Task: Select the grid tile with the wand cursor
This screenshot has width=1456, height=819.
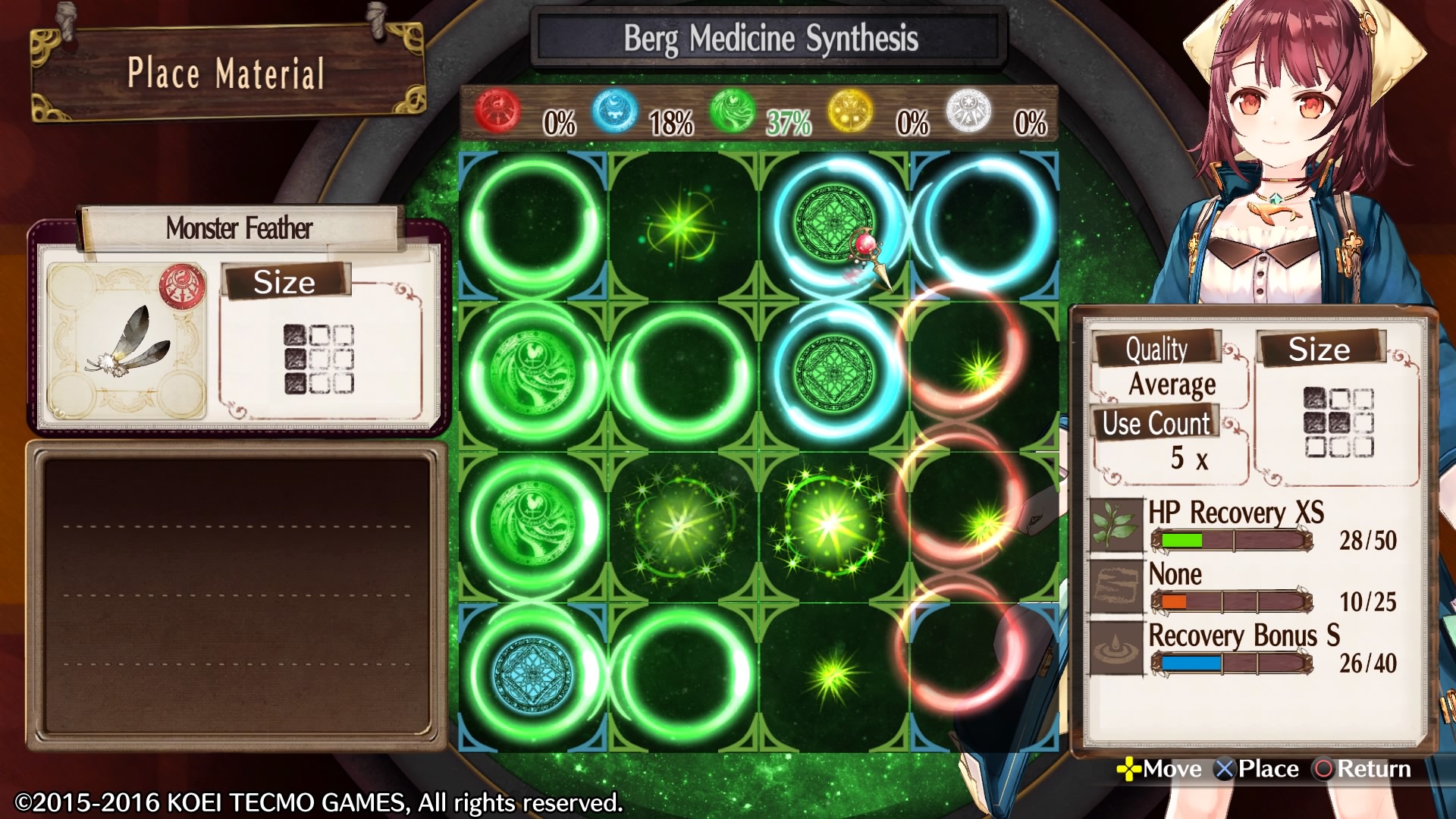Action: [x=834, y=225]
